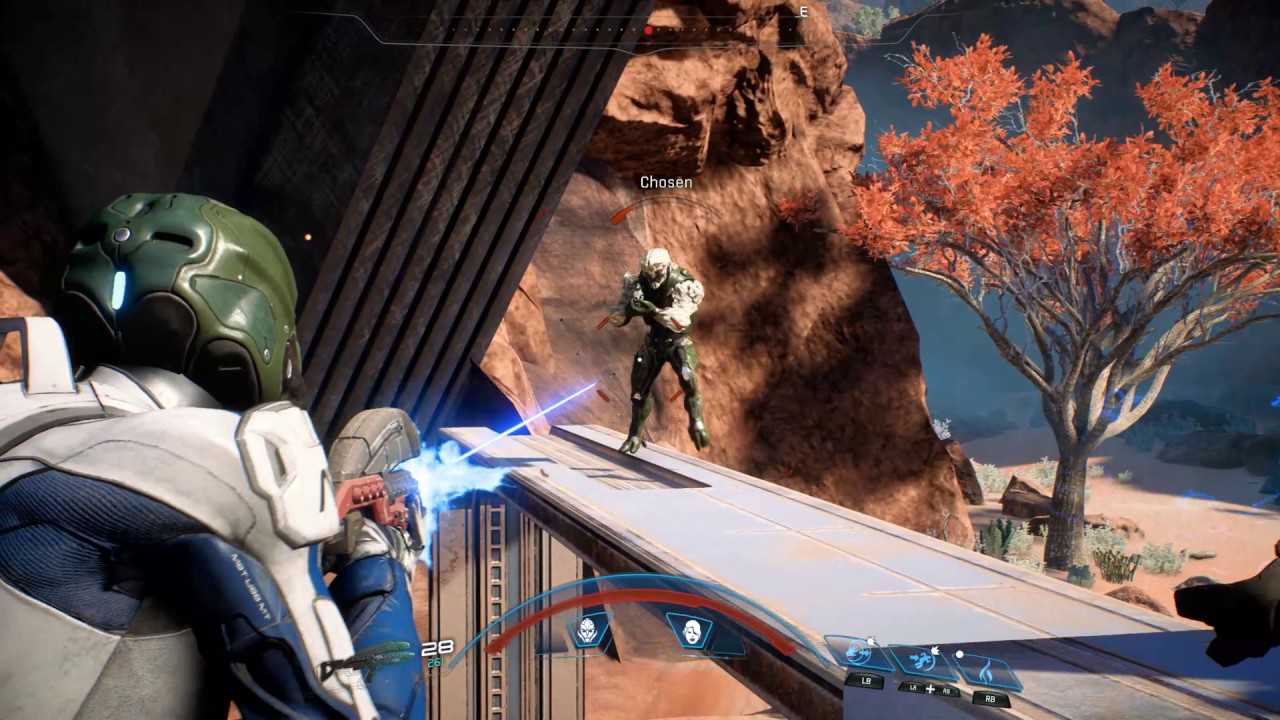Select the equipped rifle weapon icon

point(367,661)
